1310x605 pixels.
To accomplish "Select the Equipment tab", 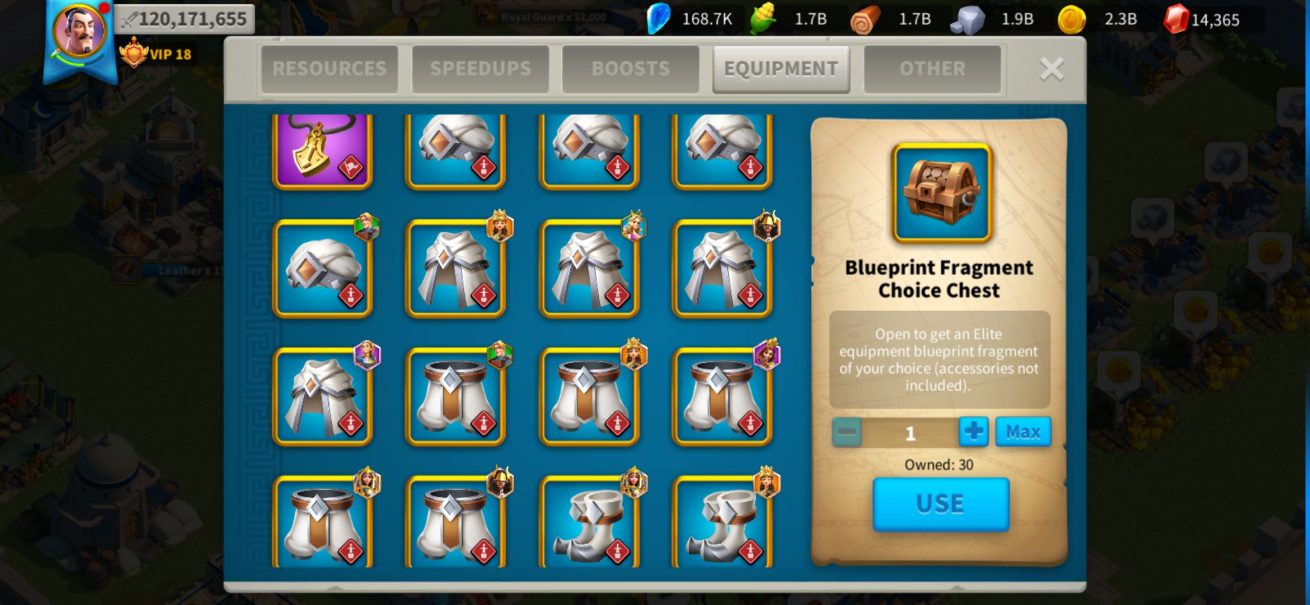I will pos(781,69).
